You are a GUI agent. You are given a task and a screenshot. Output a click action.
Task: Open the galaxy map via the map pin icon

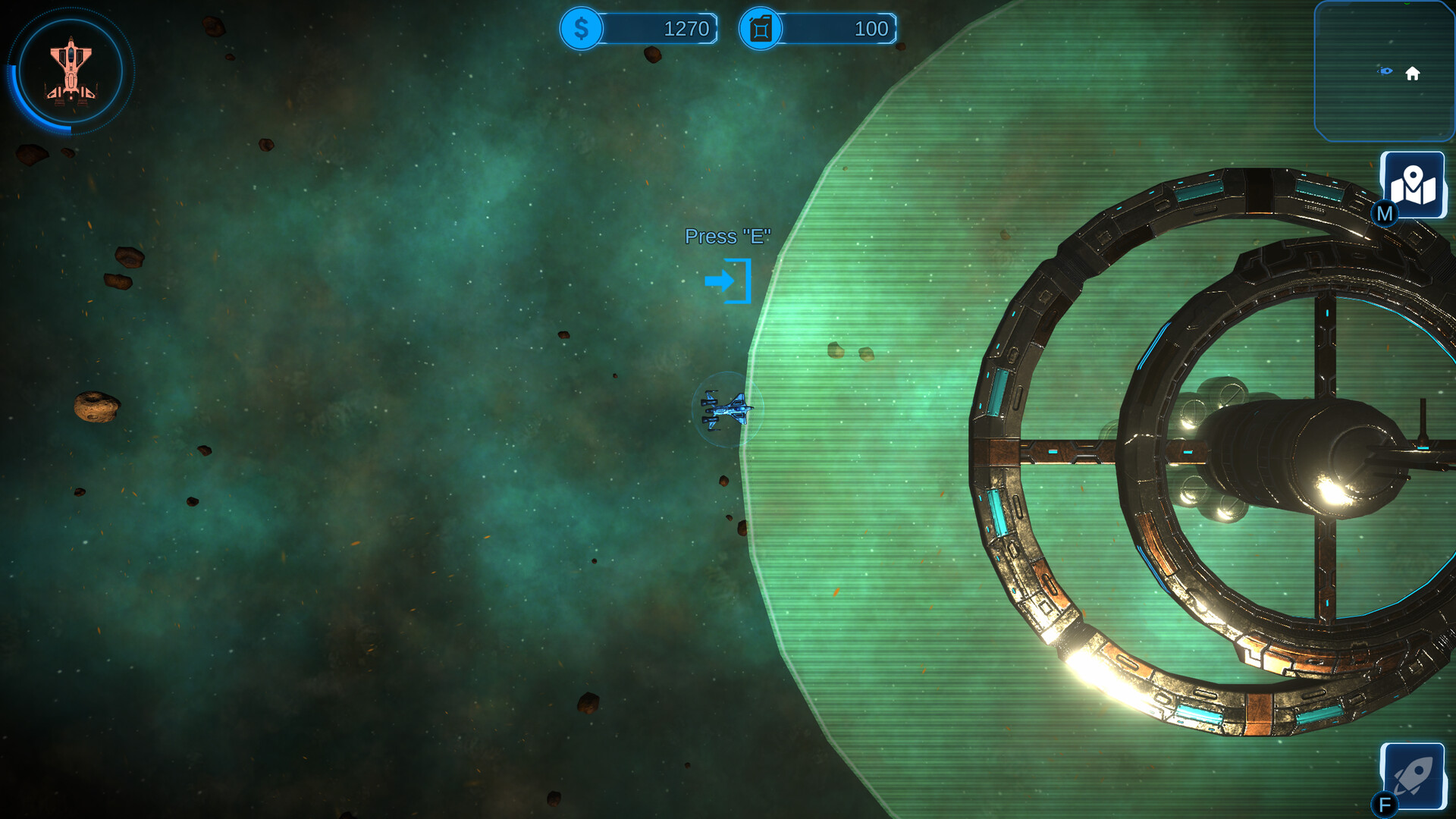click(x=1414, y=185)
